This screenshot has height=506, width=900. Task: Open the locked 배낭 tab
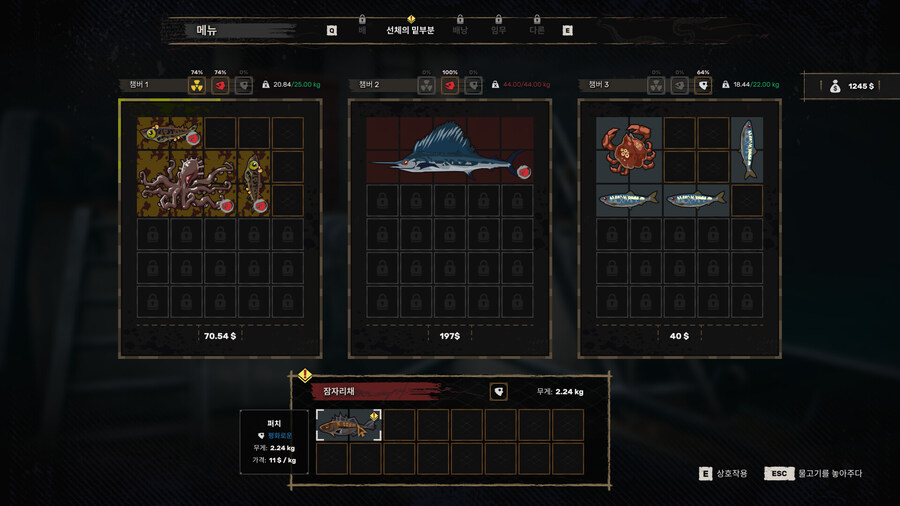tap(460, 30)
